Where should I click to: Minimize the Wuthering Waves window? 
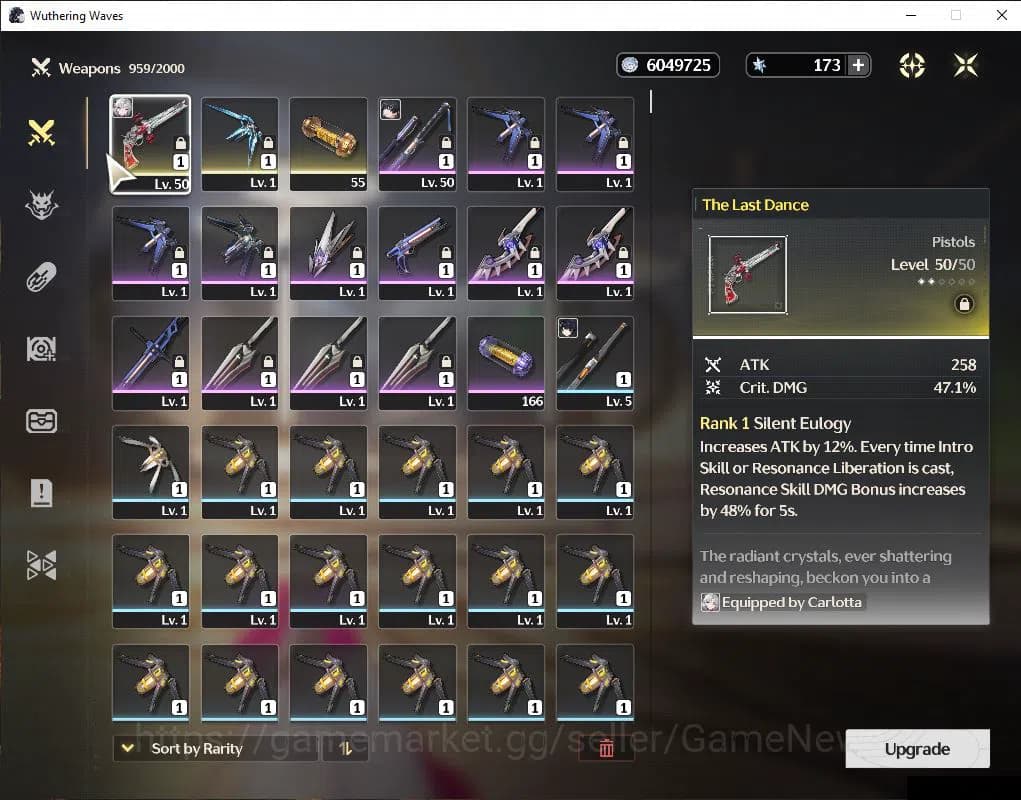[x=910, y=15]
